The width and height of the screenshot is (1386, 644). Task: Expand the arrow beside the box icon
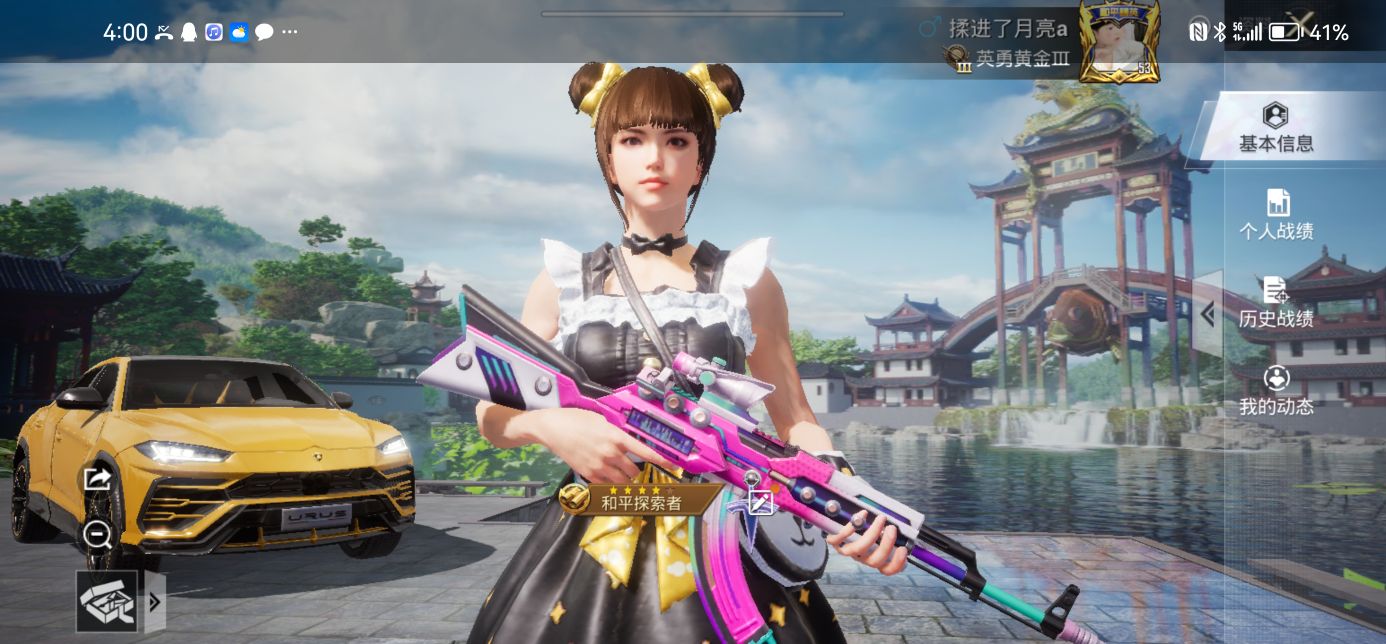pos(155,601)
